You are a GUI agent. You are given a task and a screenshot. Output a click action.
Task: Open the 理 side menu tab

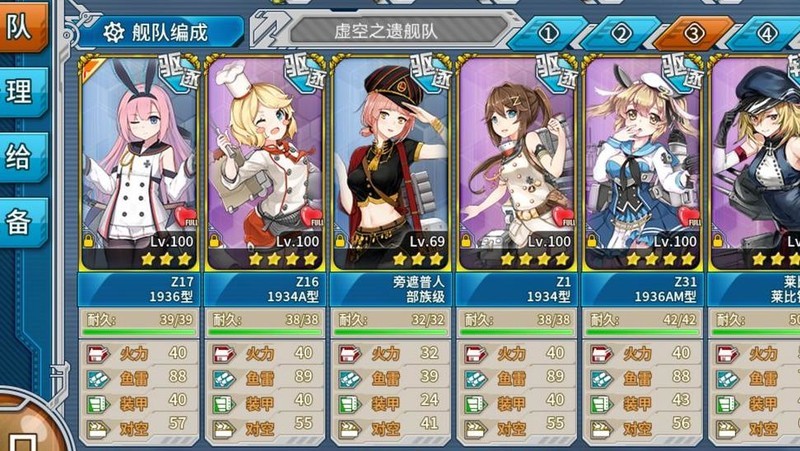tap(20, 92)
